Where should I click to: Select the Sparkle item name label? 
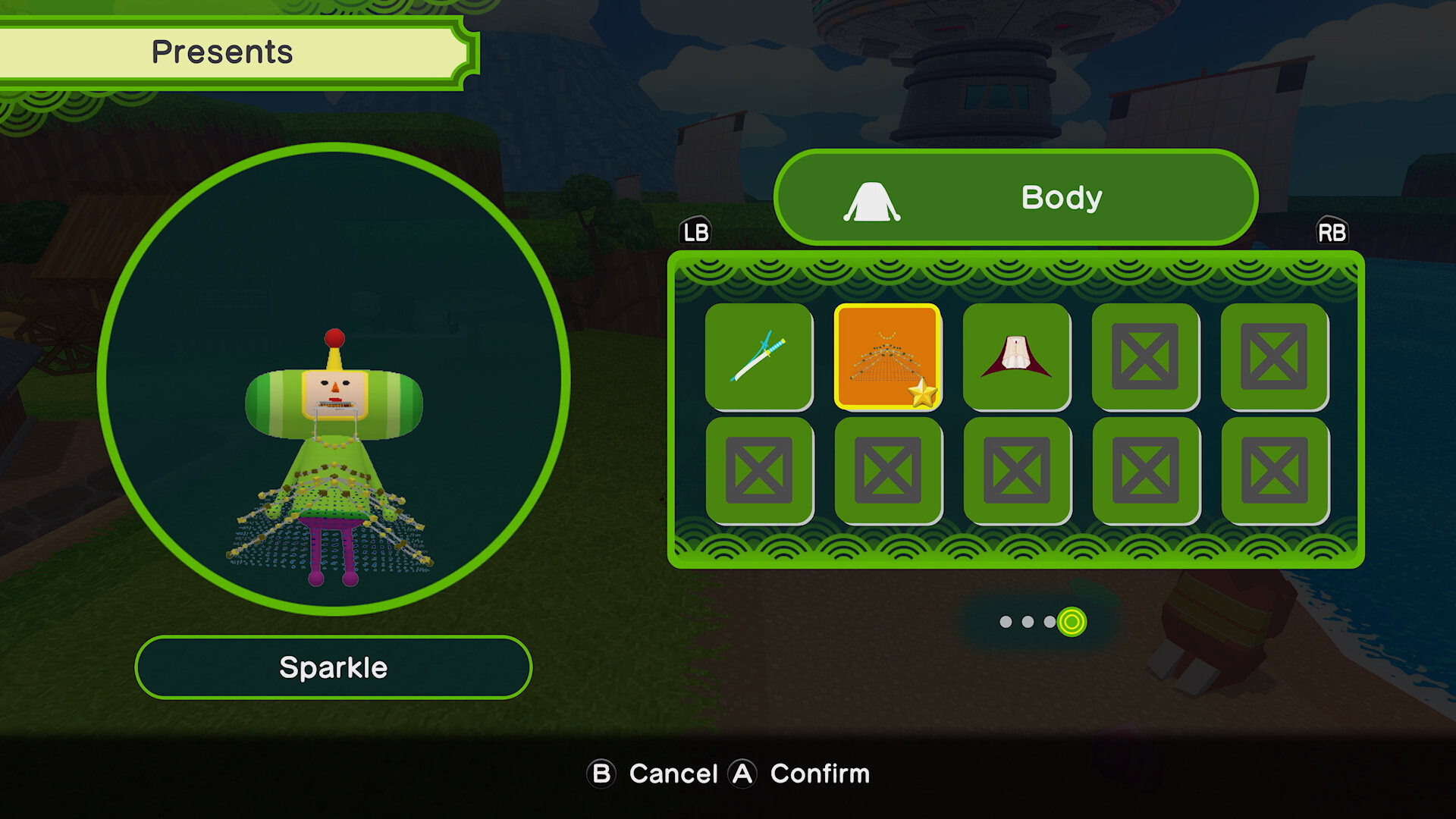coord(334,667)
